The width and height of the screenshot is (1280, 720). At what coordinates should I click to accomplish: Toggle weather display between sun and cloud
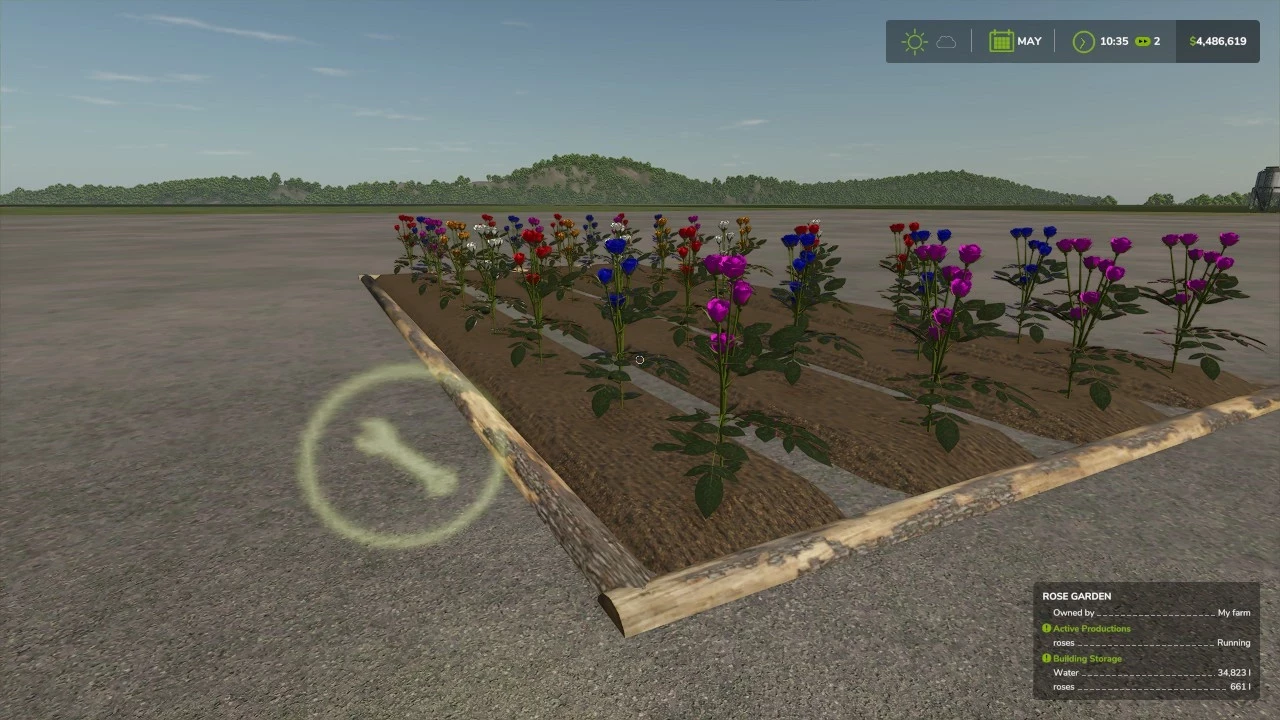click(x=930, y=41)
